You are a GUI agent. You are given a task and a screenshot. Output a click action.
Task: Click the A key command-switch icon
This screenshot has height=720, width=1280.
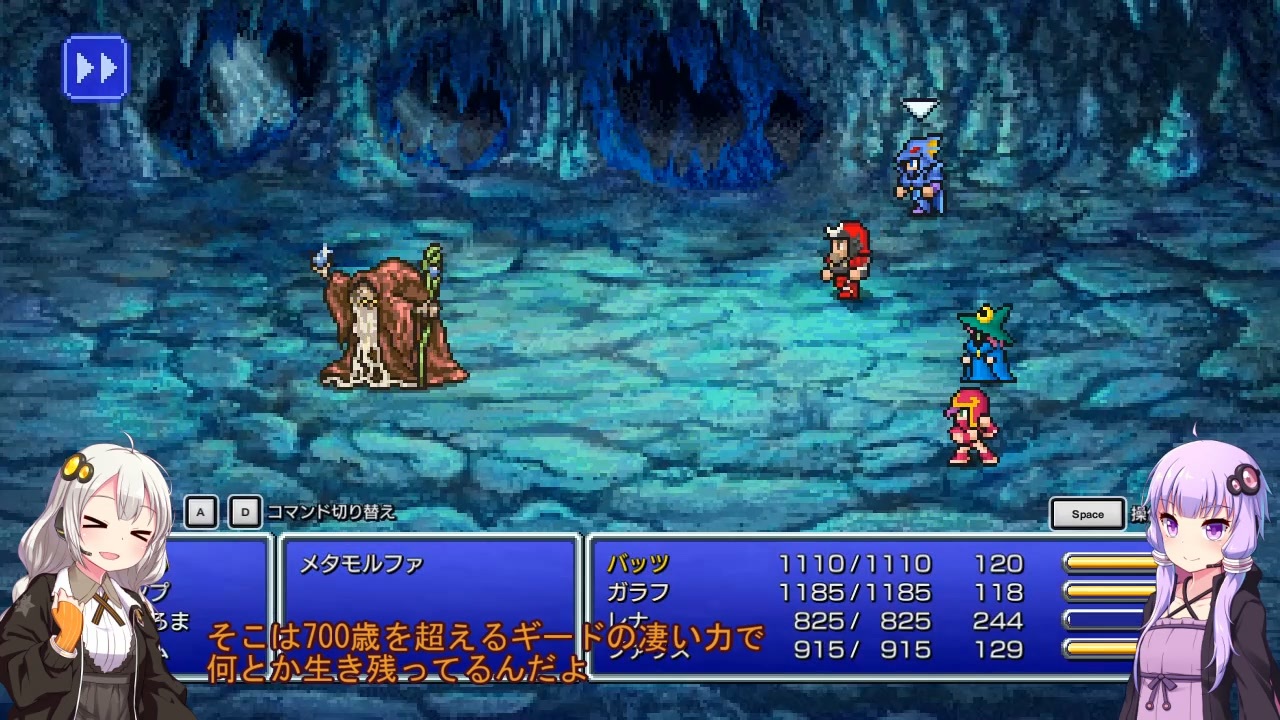click(x=203, y=511)
